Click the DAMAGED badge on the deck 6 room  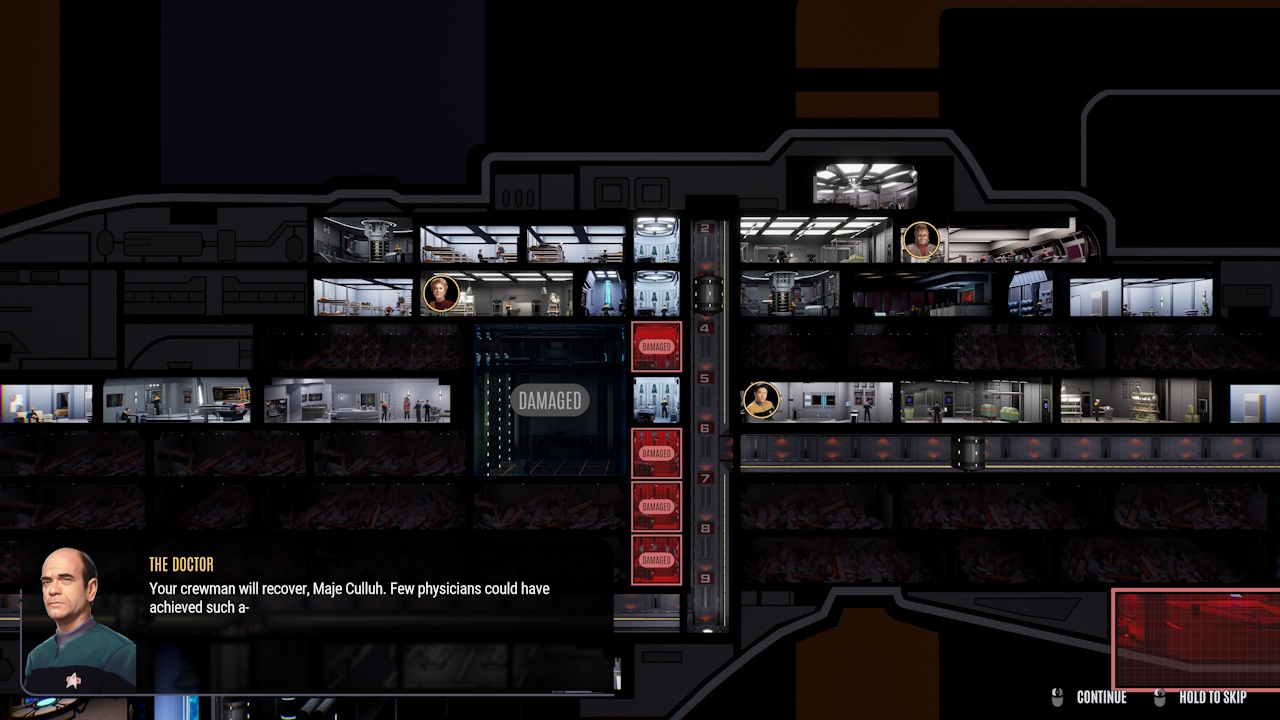[656, 452]
